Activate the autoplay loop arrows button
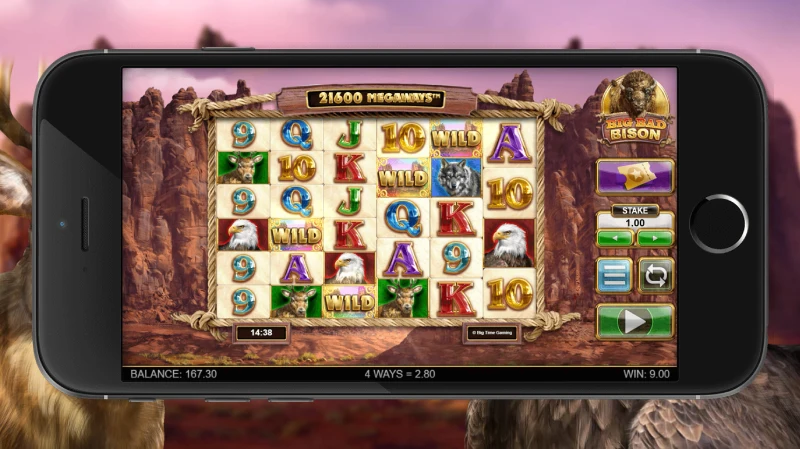This screenshot has width=800, height=449. (x=656, y=274)
